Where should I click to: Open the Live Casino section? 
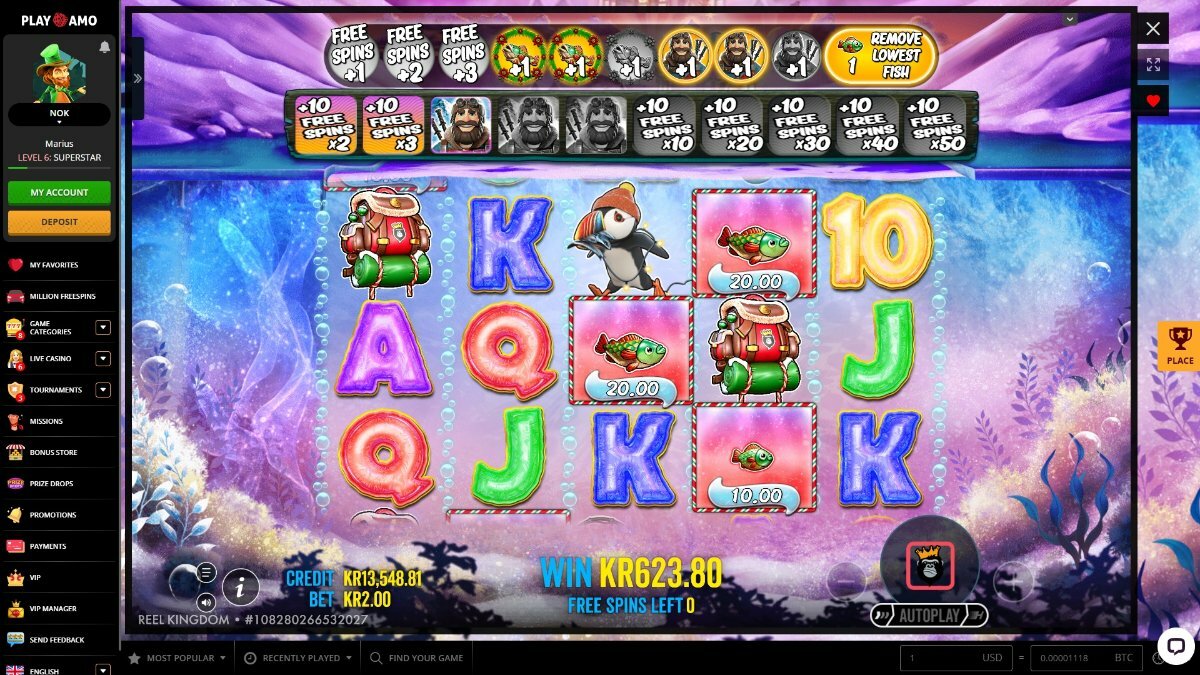(52, 359)
